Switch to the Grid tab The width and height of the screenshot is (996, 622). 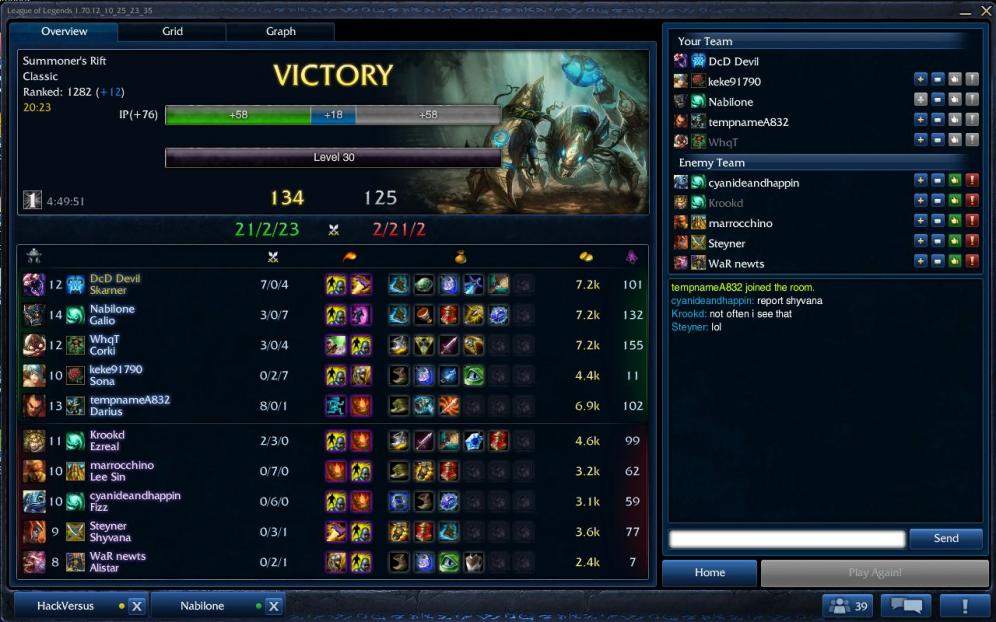coord(172,31)
